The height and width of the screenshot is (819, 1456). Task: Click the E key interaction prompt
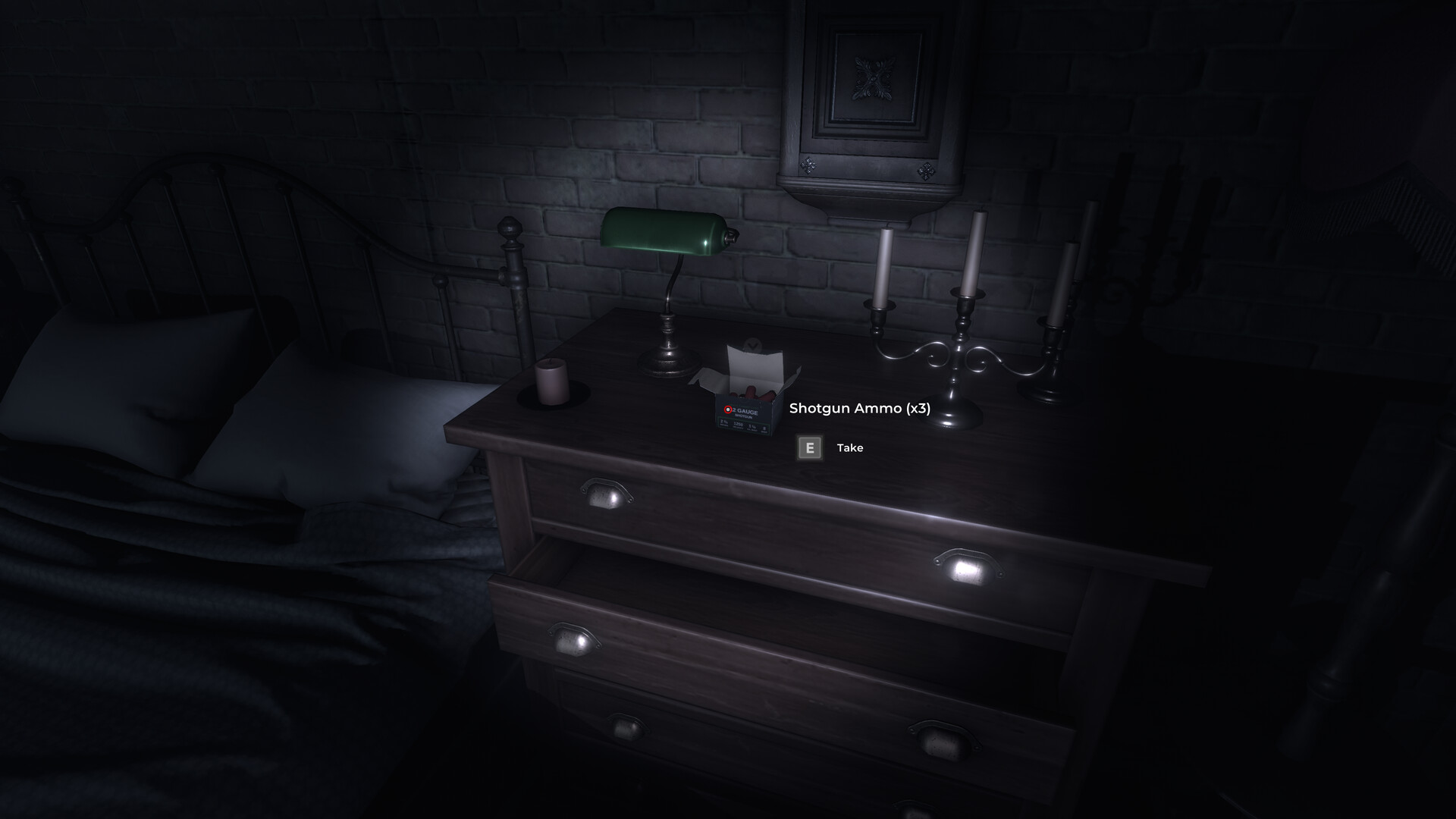(809, 448)
